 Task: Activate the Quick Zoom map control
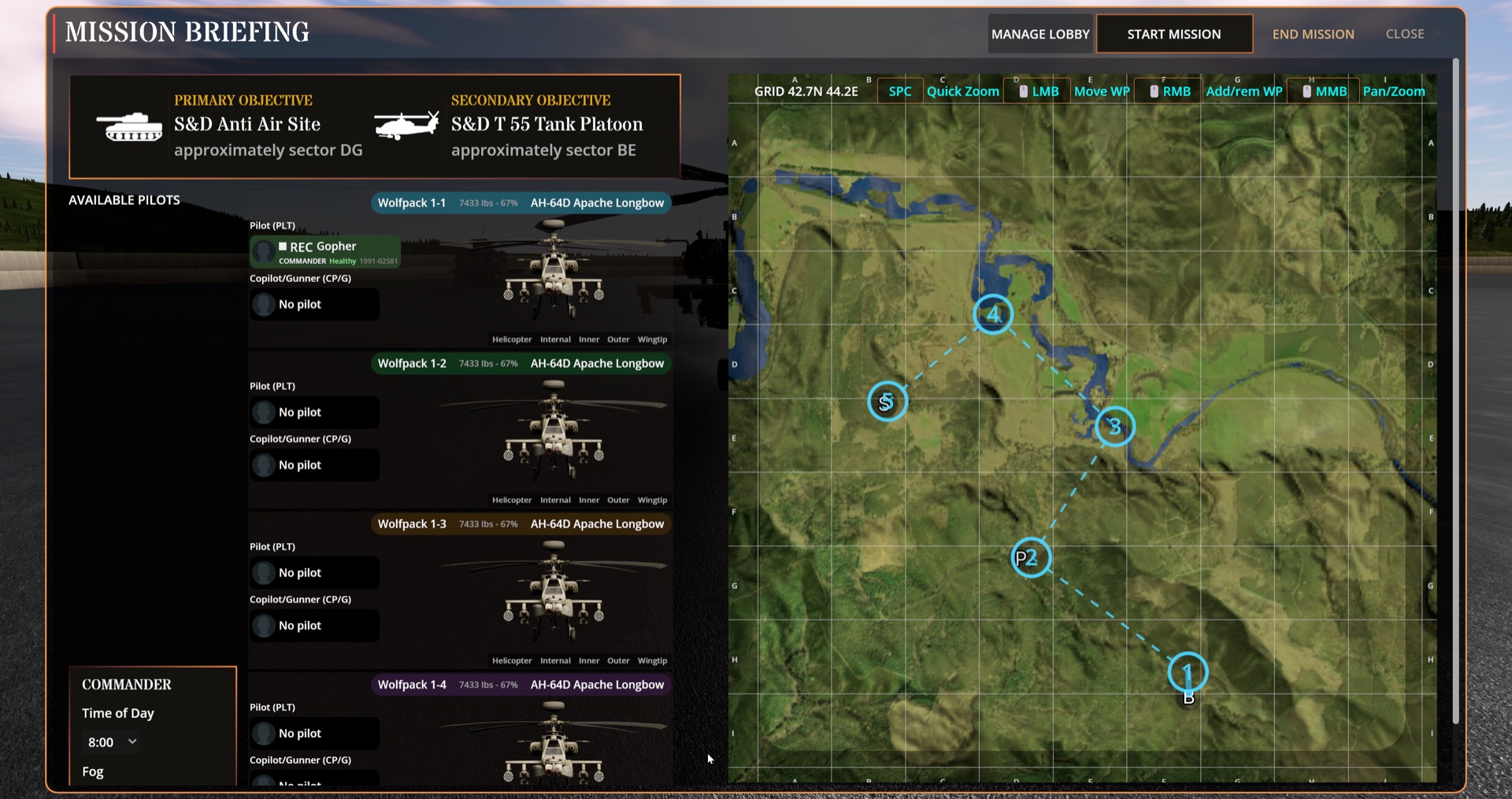click(x=962, y=91)
